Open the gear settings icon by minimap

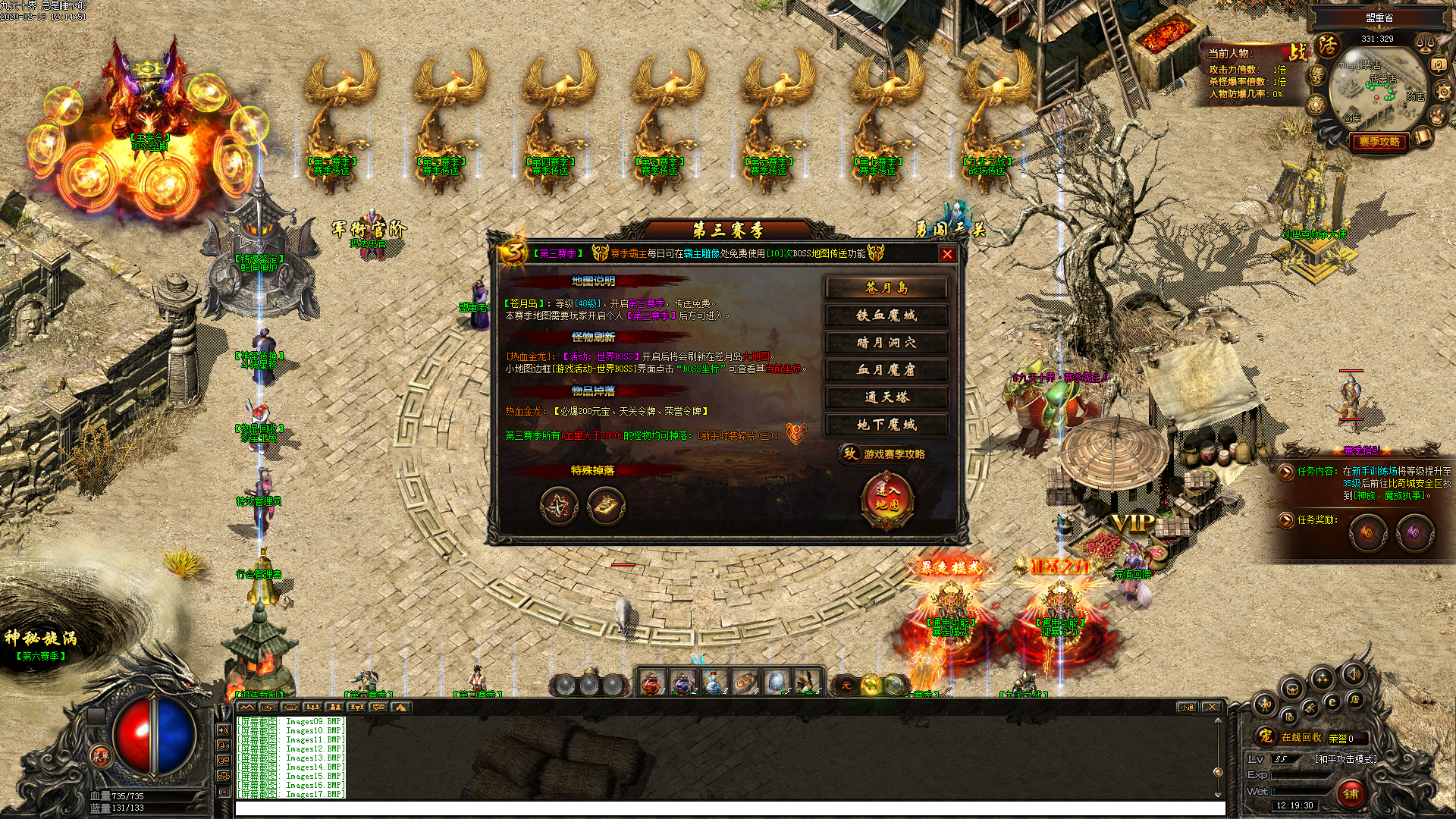coord(1443,92)
